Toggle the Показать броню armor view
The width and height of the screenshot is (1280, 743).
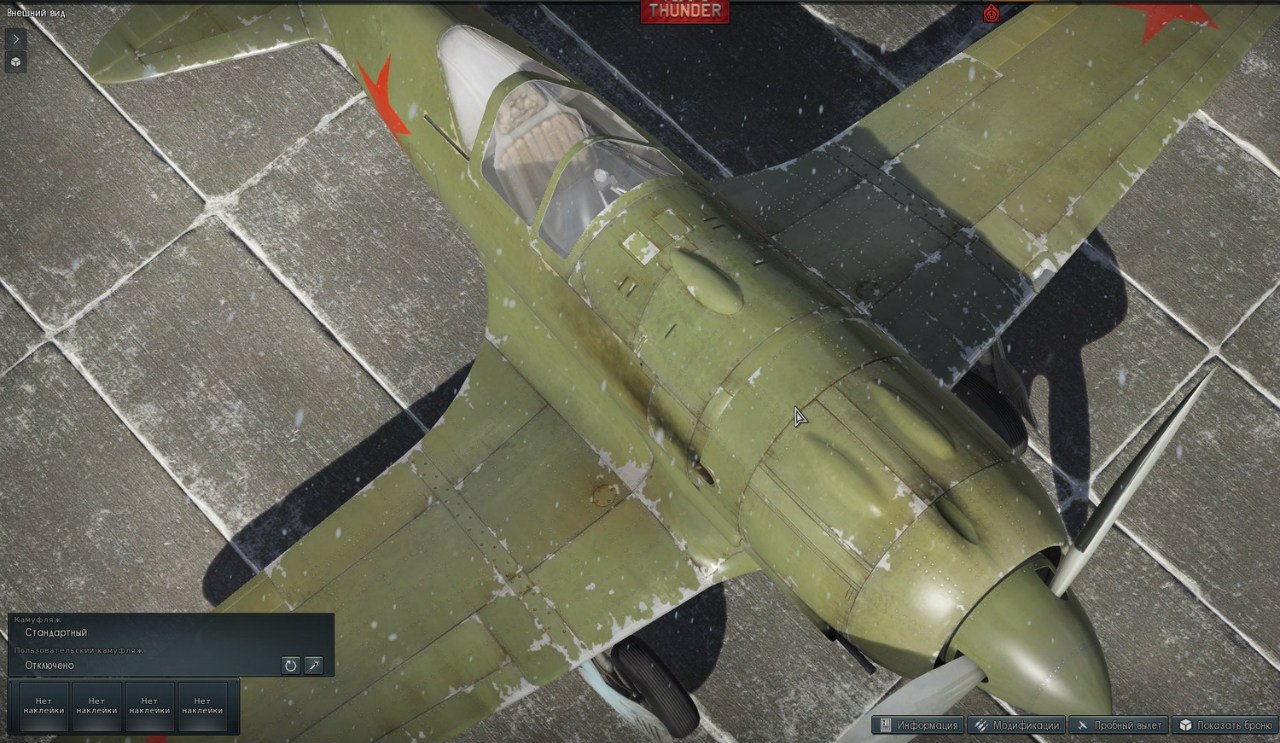click(x=1225, y=726)
